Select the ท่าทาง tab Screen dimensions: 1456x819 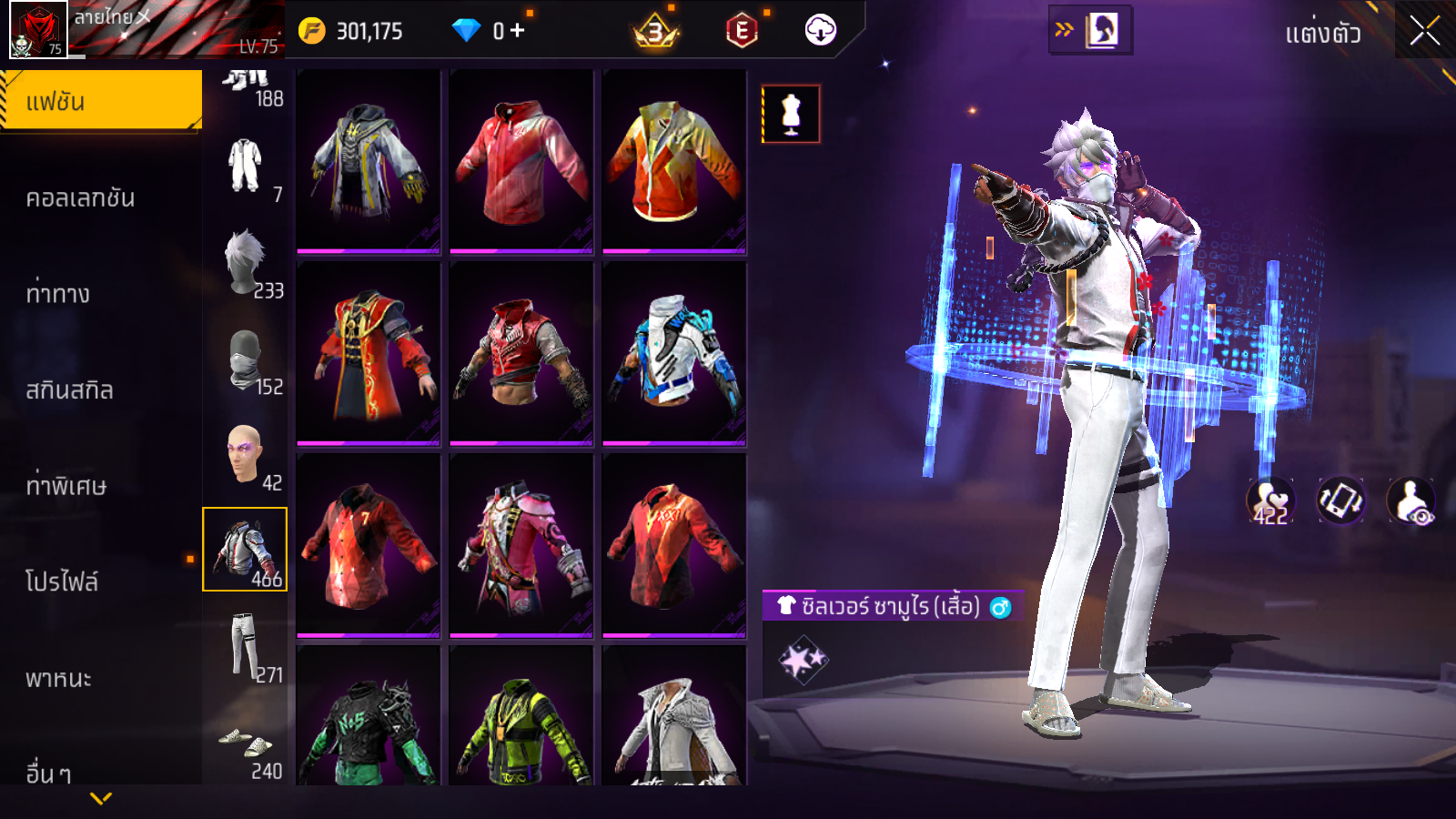[58, 294]
